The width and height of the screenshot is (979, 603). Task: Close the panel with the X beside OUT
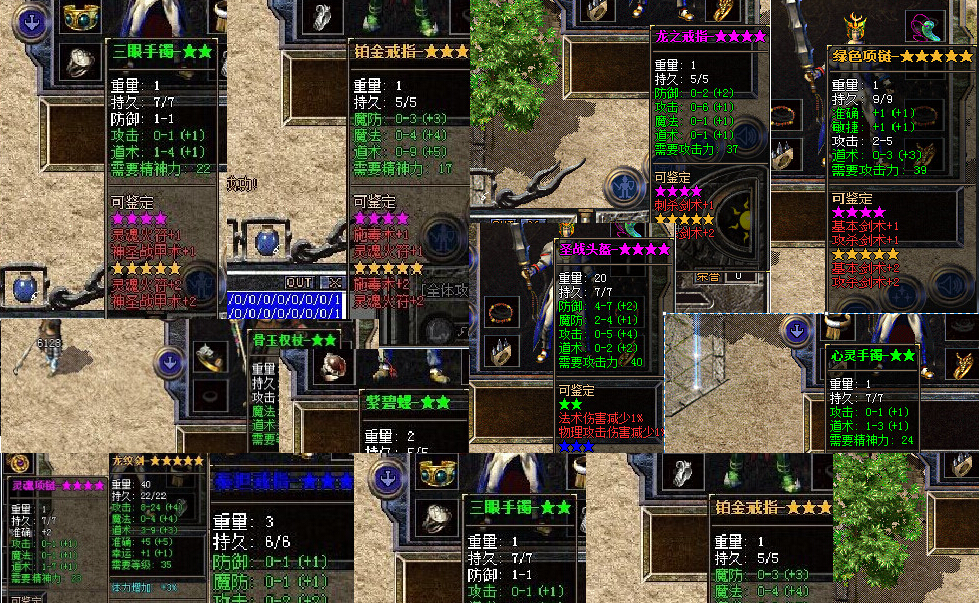coord(334,283)
